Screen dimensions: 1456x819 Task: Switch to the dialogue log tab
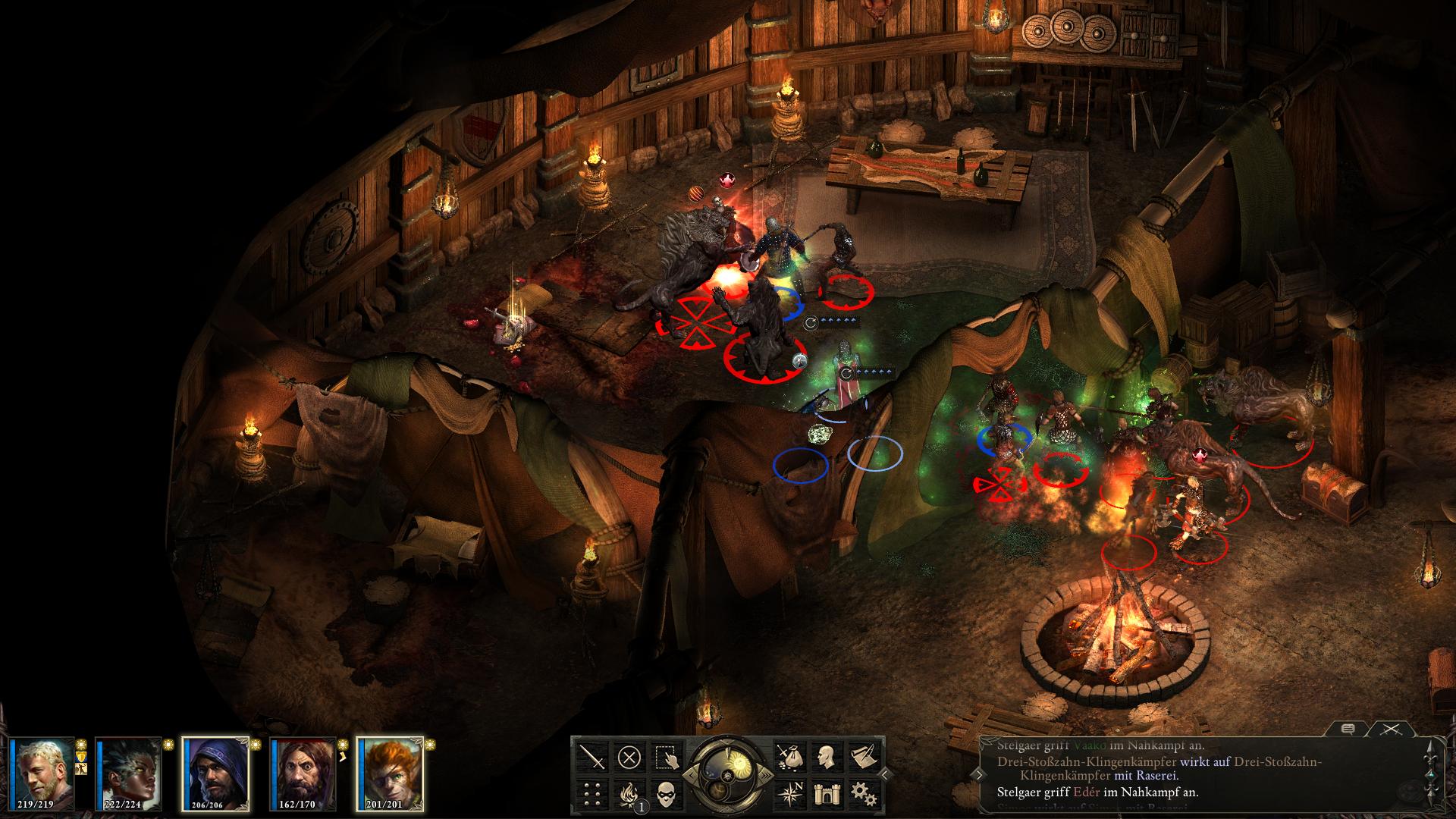1348,730
